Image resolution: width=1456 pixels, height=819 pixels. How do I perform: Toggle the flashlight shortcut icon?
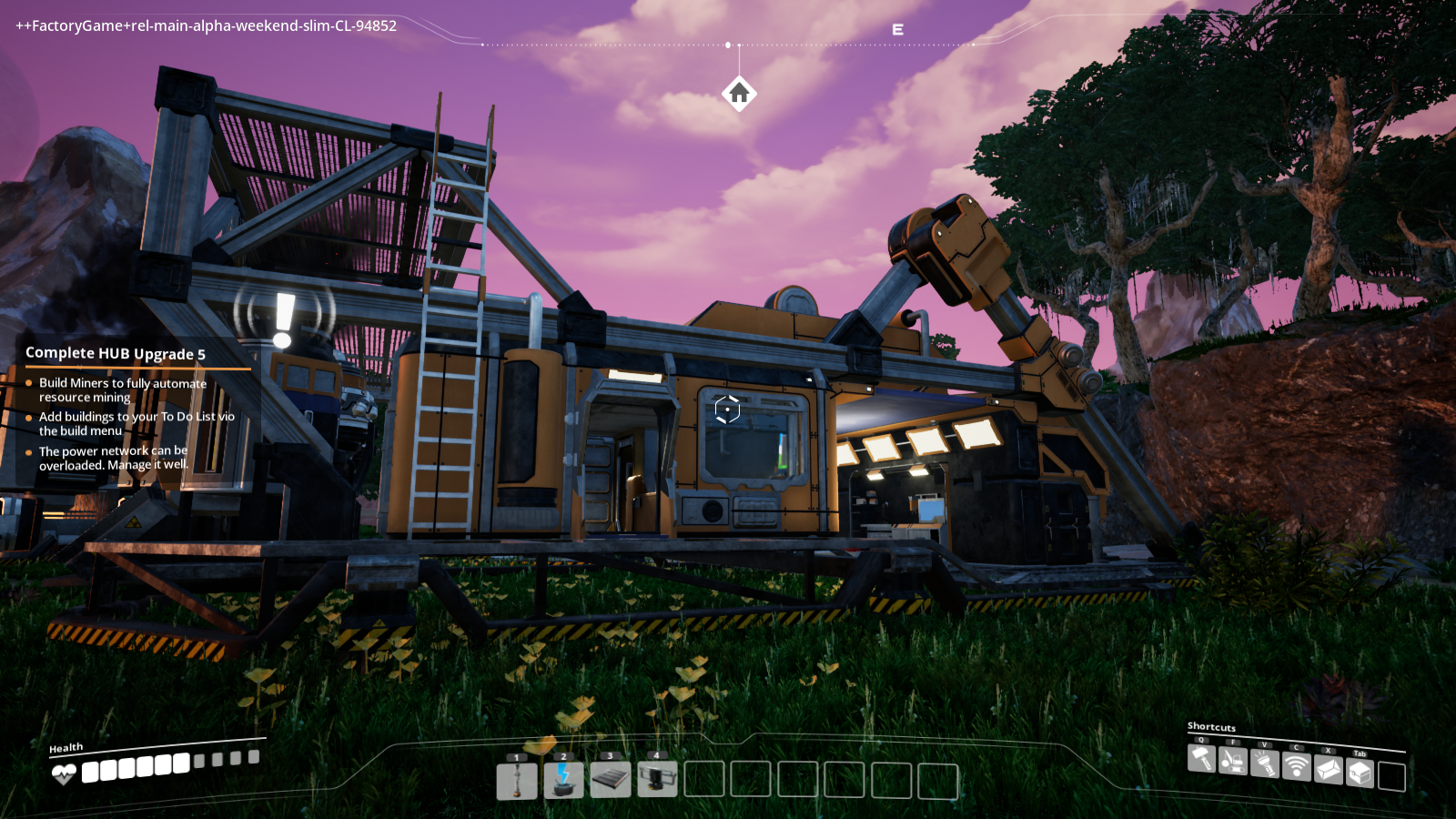(1265, 763)
